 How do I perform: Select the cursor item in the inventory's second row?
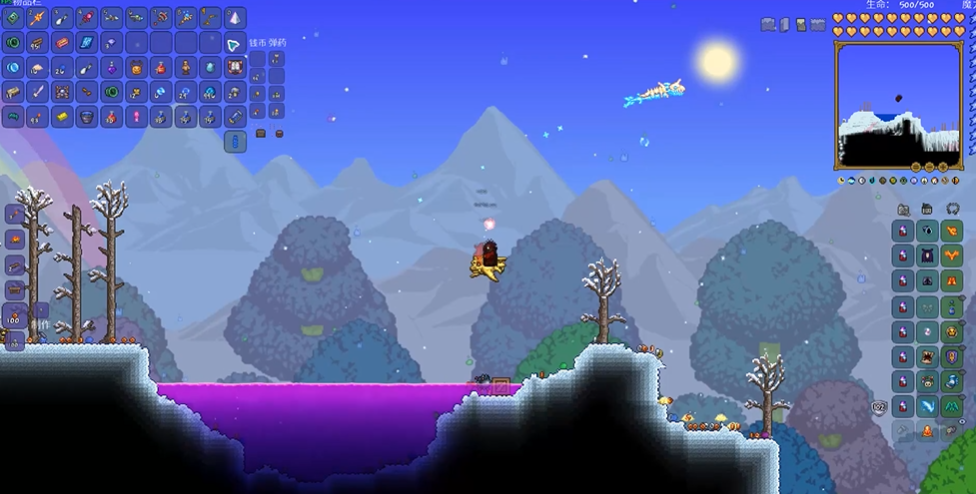pyautogui.click(x=235, y=43)
